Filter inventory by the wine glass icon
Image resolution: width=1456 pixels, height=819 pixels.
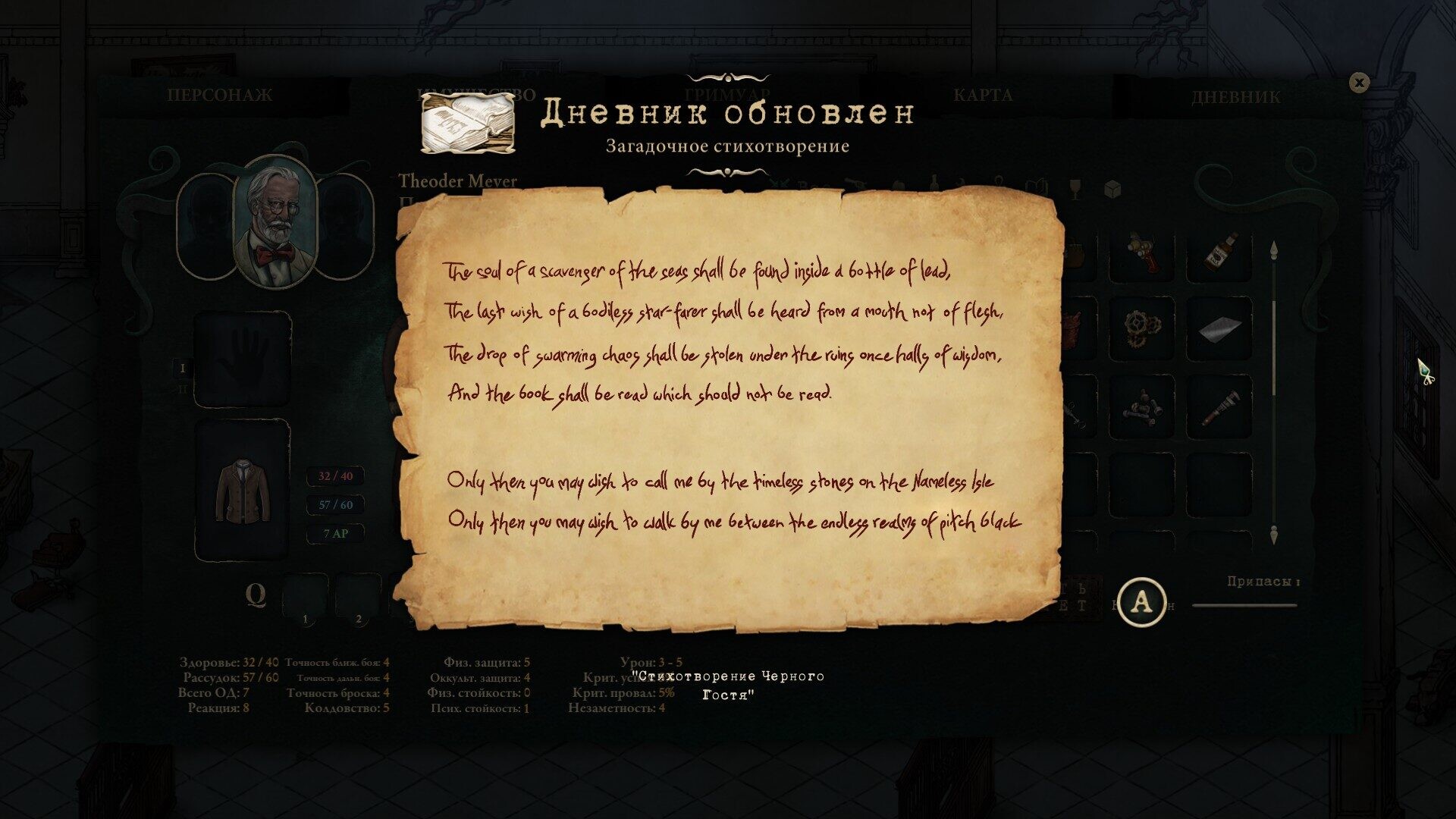pyautogui.click(x=1075, y=189)
